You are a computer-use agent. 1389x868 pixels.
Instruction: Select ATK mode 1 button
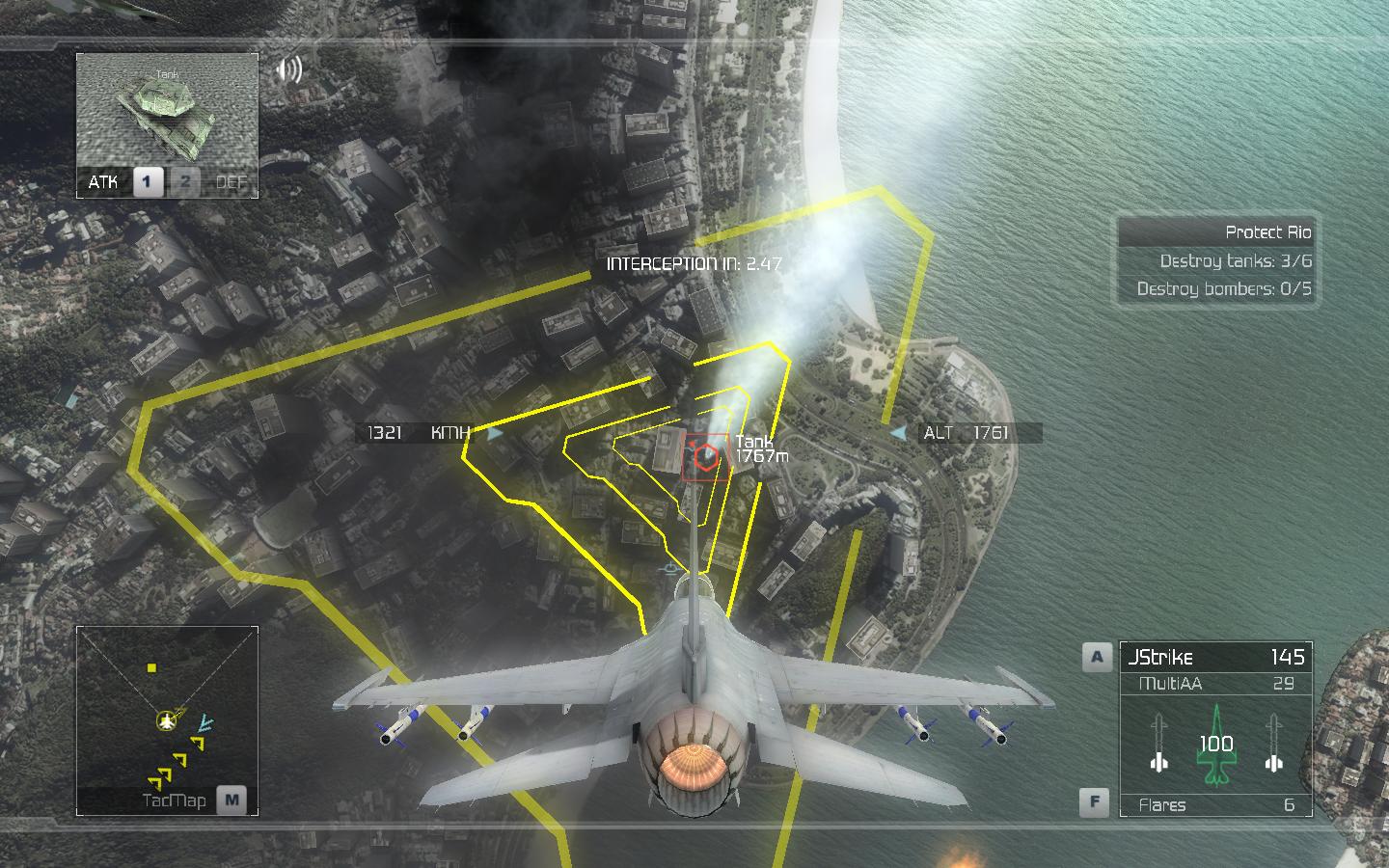click(x=148, y=181)
